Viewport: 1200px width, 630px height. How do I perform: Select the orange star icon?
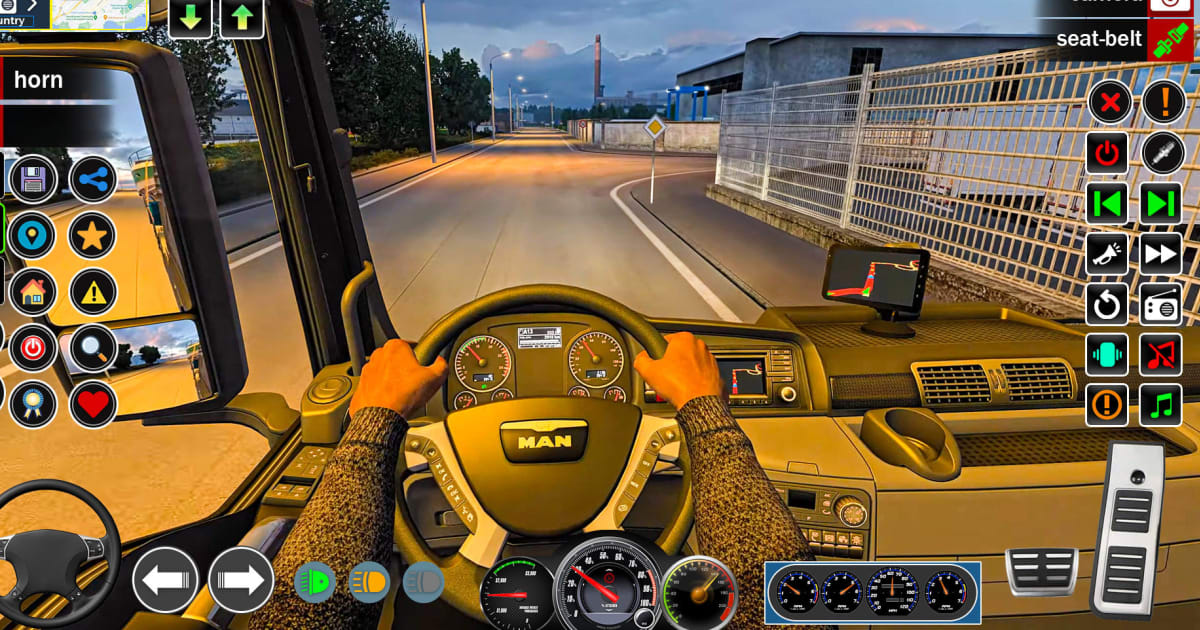[93, 237]
